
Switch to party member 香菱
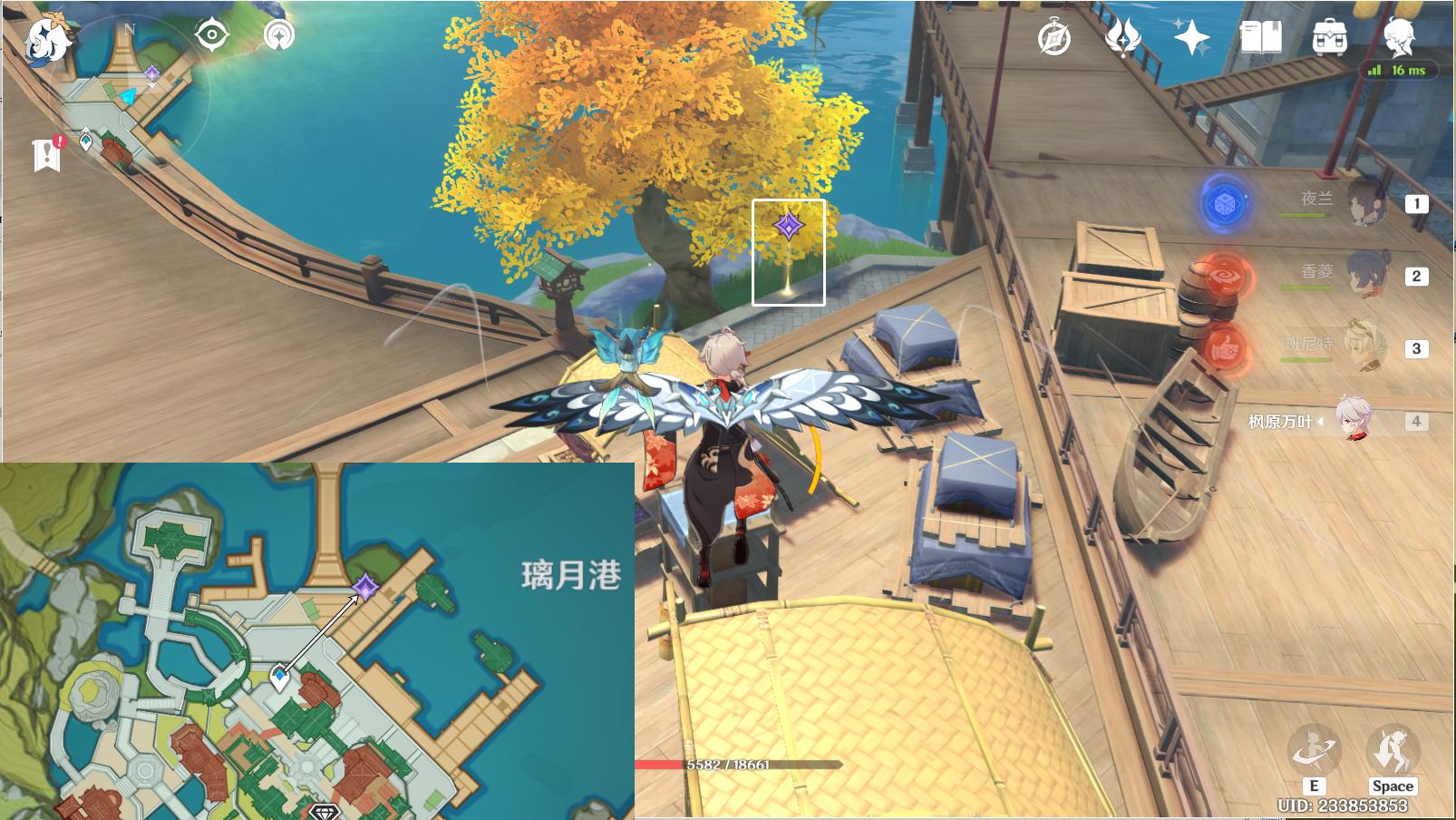1364,274
